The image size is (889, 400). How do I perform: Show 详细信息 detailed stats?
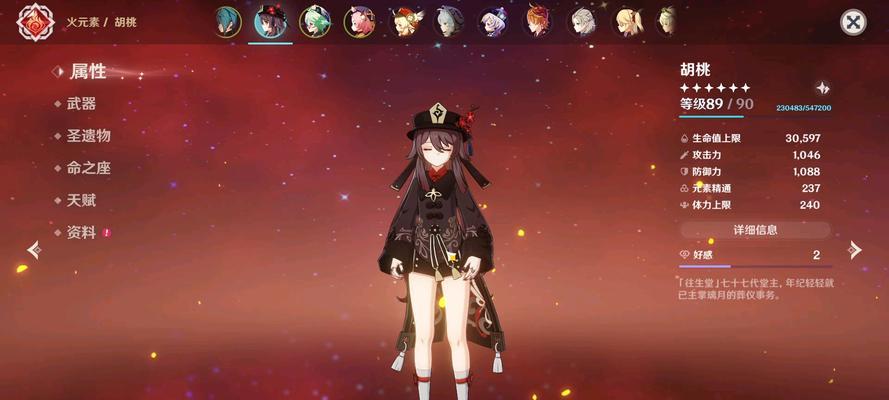[755, 230]
